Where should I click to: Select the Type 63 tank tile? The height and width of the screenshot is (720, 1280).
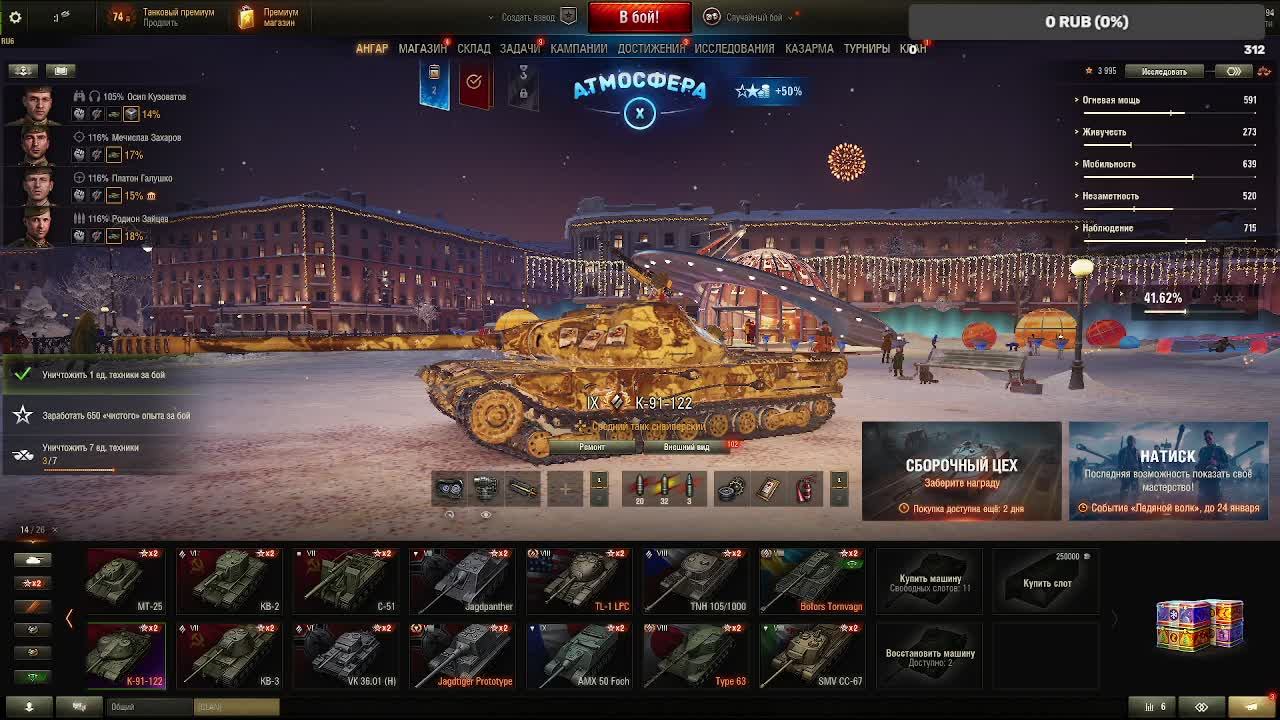[695, 655]
